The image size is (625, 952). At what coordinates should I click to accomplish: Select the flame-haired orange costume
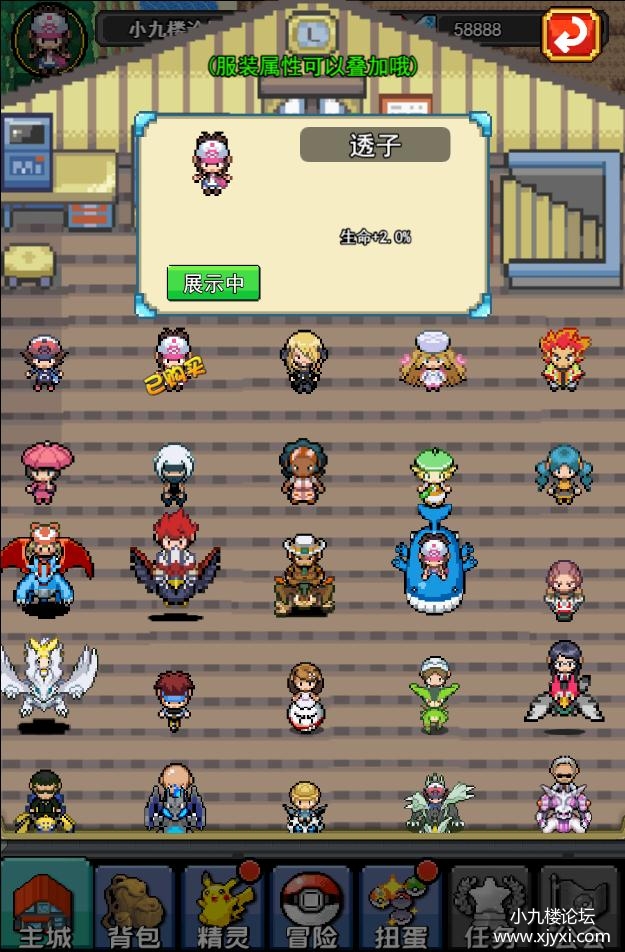tap(565, 358)
